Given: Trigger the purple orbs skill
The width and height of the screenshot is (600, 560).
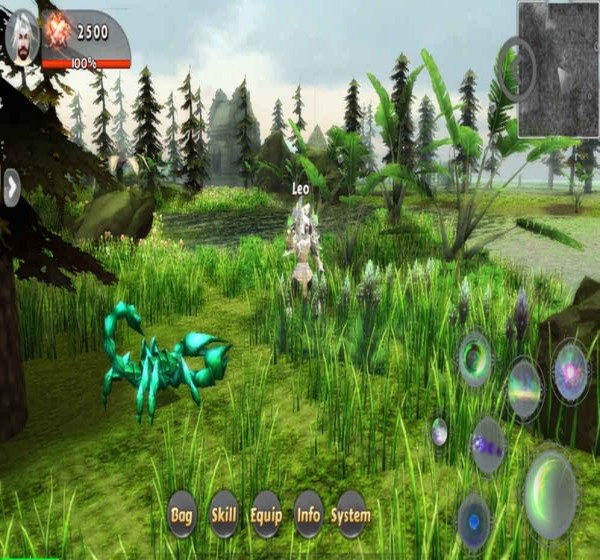Looking at the screenshot, I should pos(488,445).
